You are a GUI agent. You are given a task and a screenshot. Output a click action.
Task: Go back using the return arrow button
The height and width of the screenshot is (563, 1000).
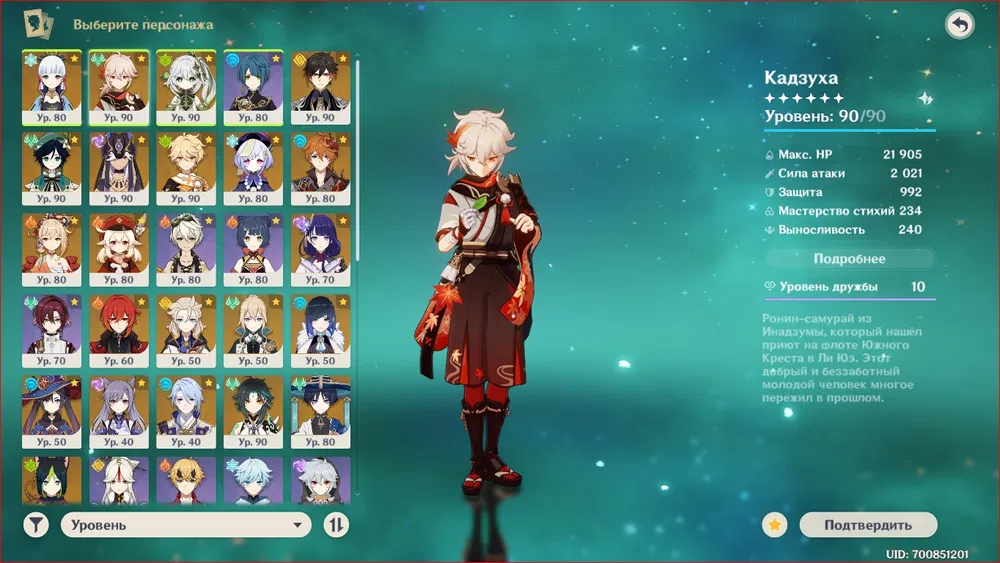[959, 25]
